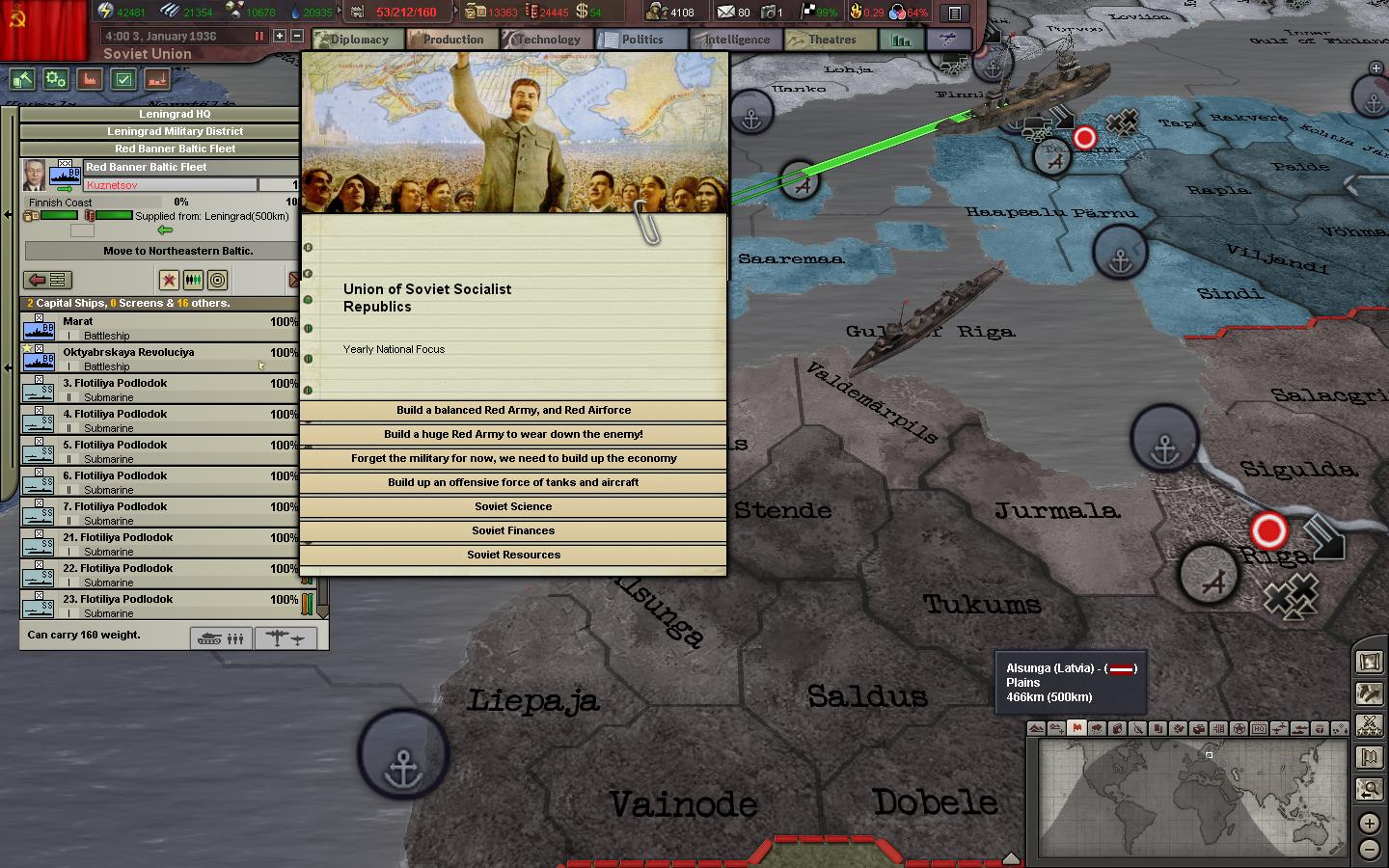1389x868 pixels.
Task: Zoom in the map with plus button
Action: (1369, 823)
